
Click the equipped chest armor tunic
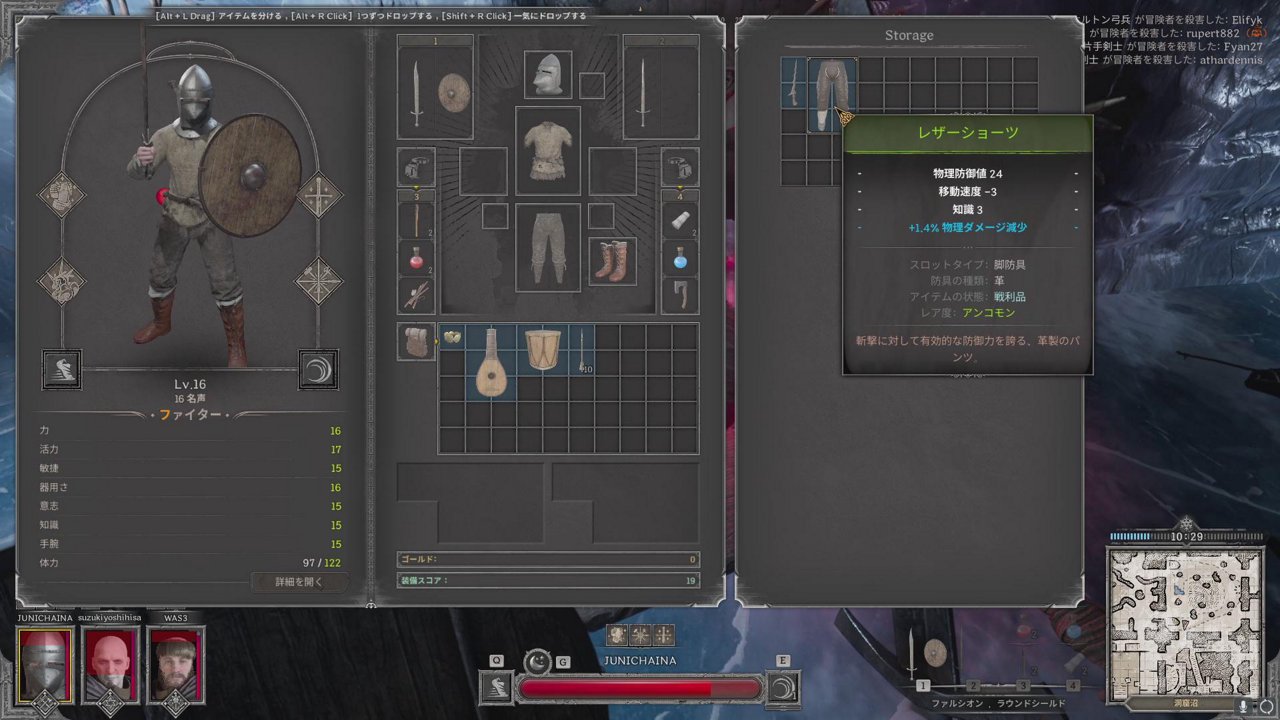point(547,151)
